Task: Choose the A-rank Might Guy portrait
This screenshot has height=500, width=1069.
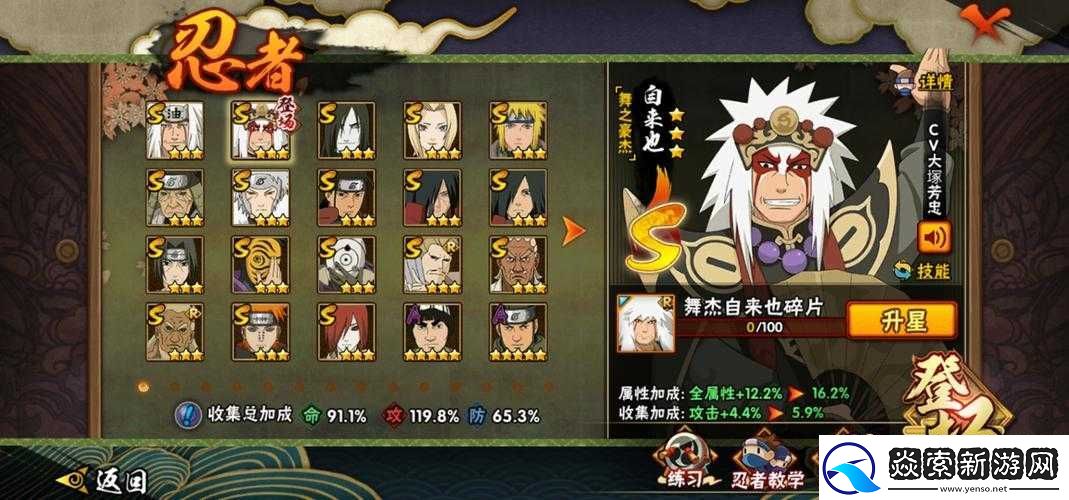Action: [432, 331]
